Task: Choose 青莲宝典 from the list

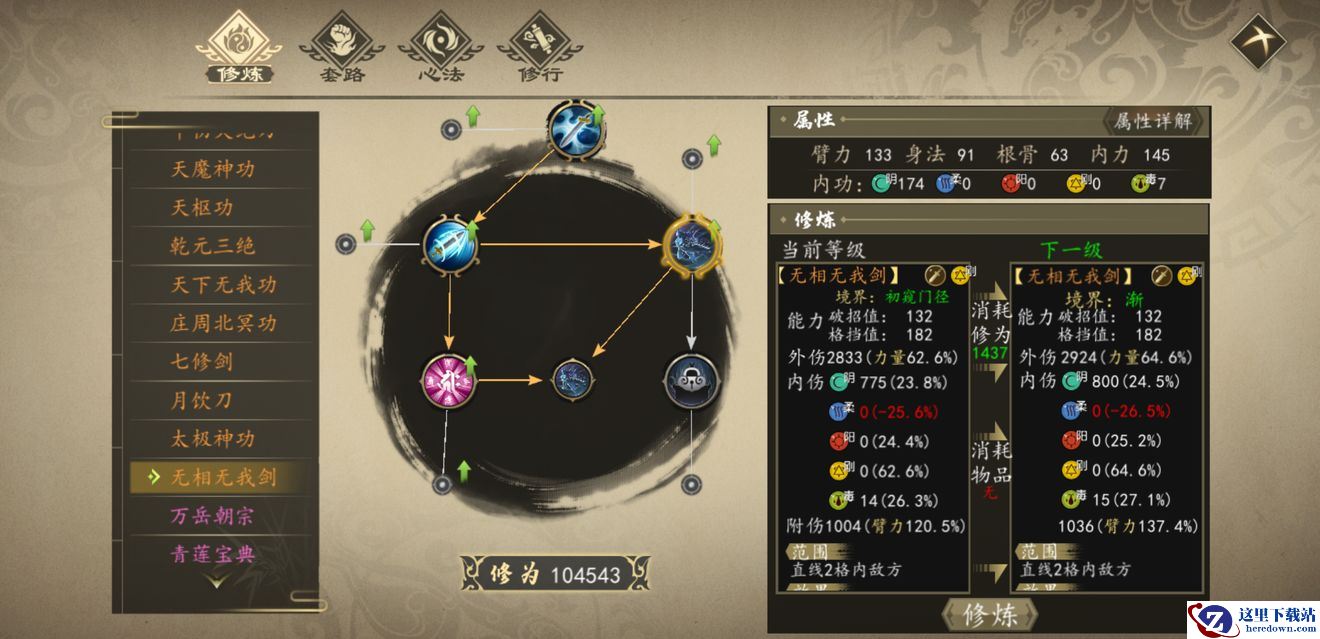Action: click(x=212, y=553)
